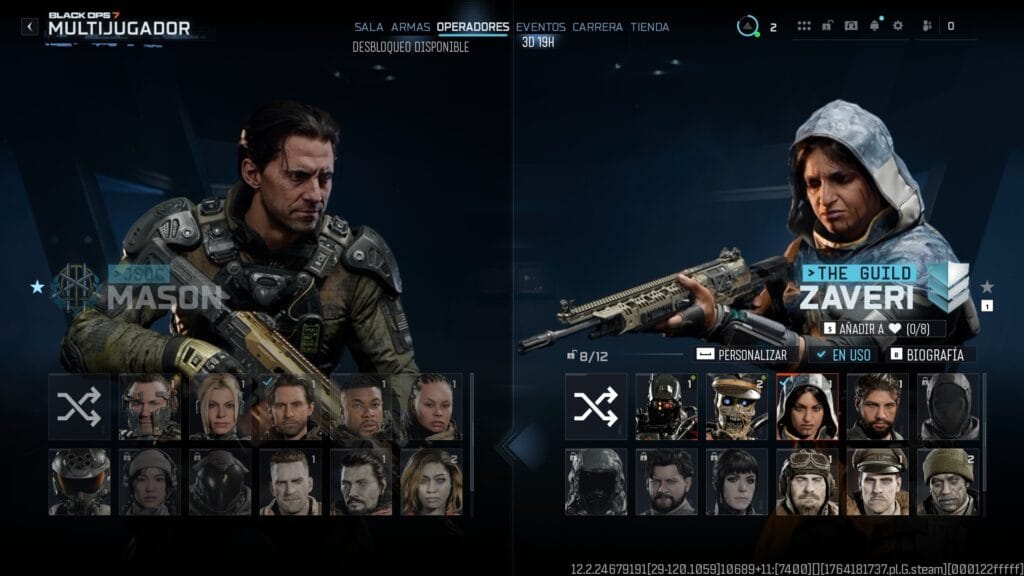Open the notifications bell

876,26
